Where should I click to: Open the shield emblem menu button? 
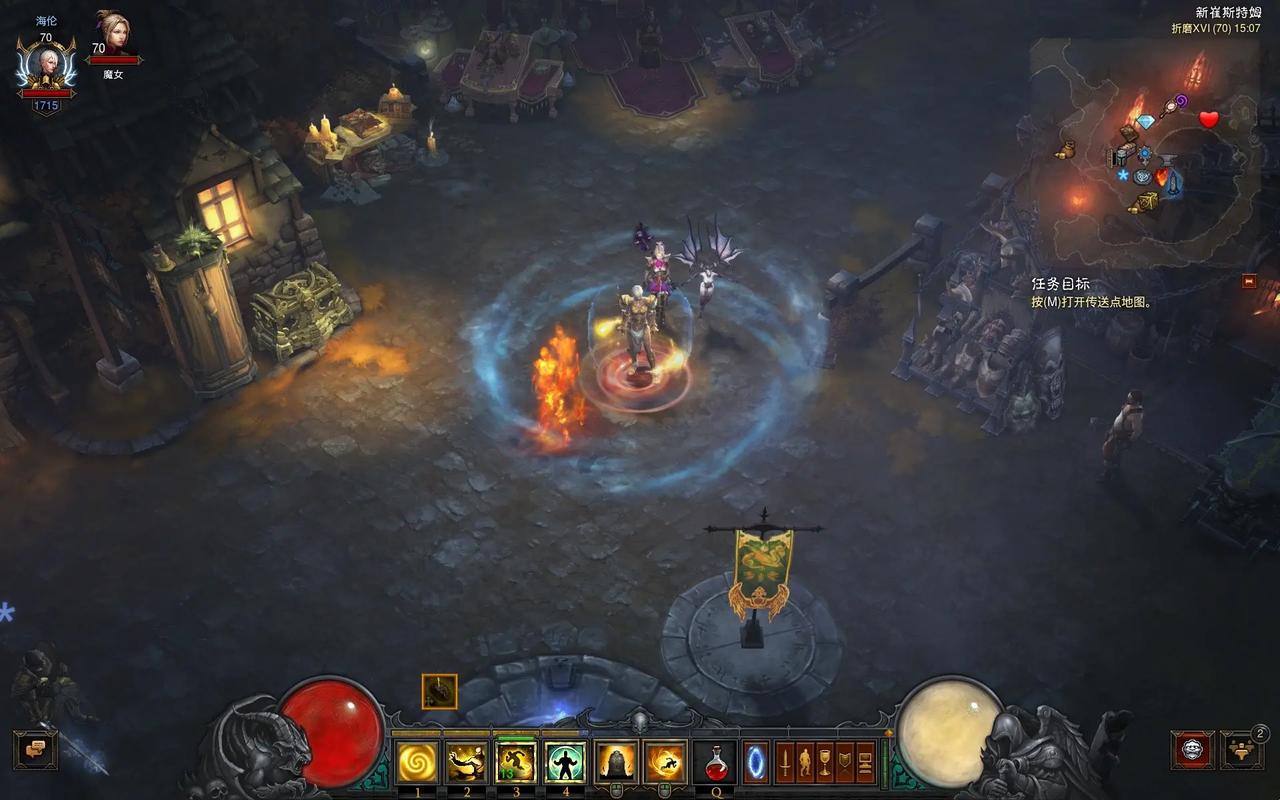[x=846, y=763]
